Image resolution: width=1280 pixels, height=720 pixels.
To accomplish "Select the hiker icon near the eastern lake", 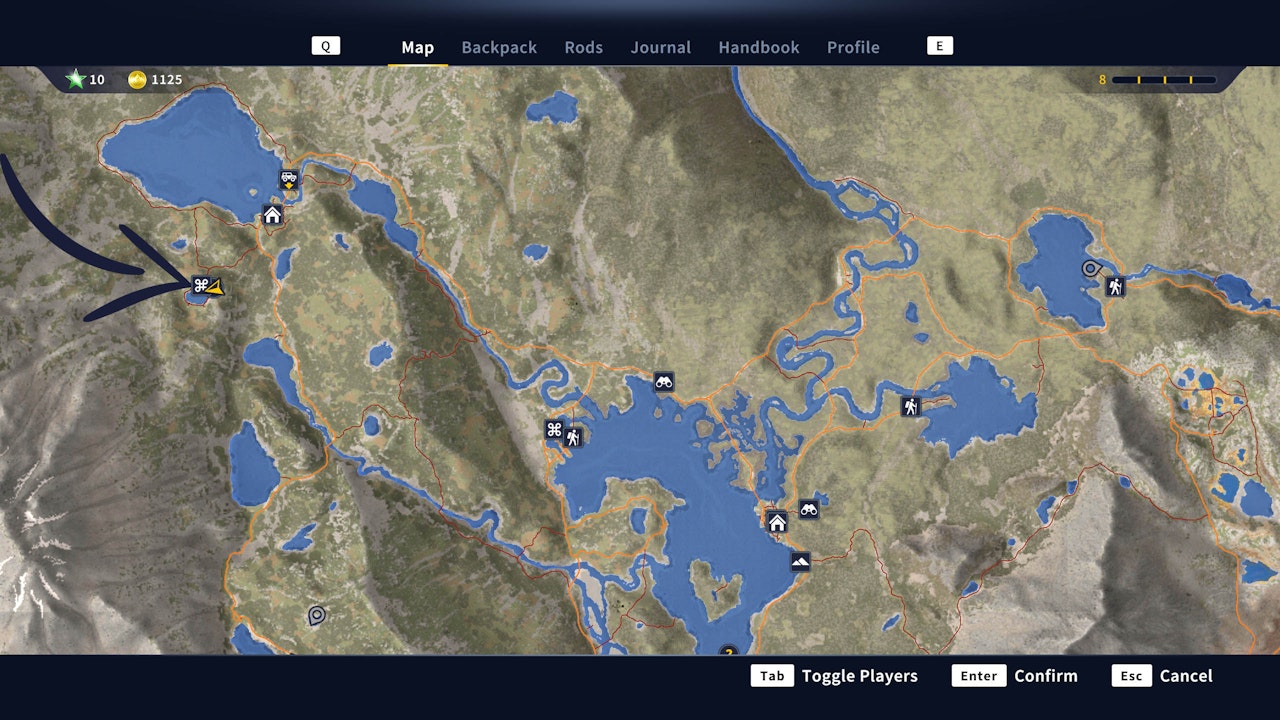I will pos(1114,286).
